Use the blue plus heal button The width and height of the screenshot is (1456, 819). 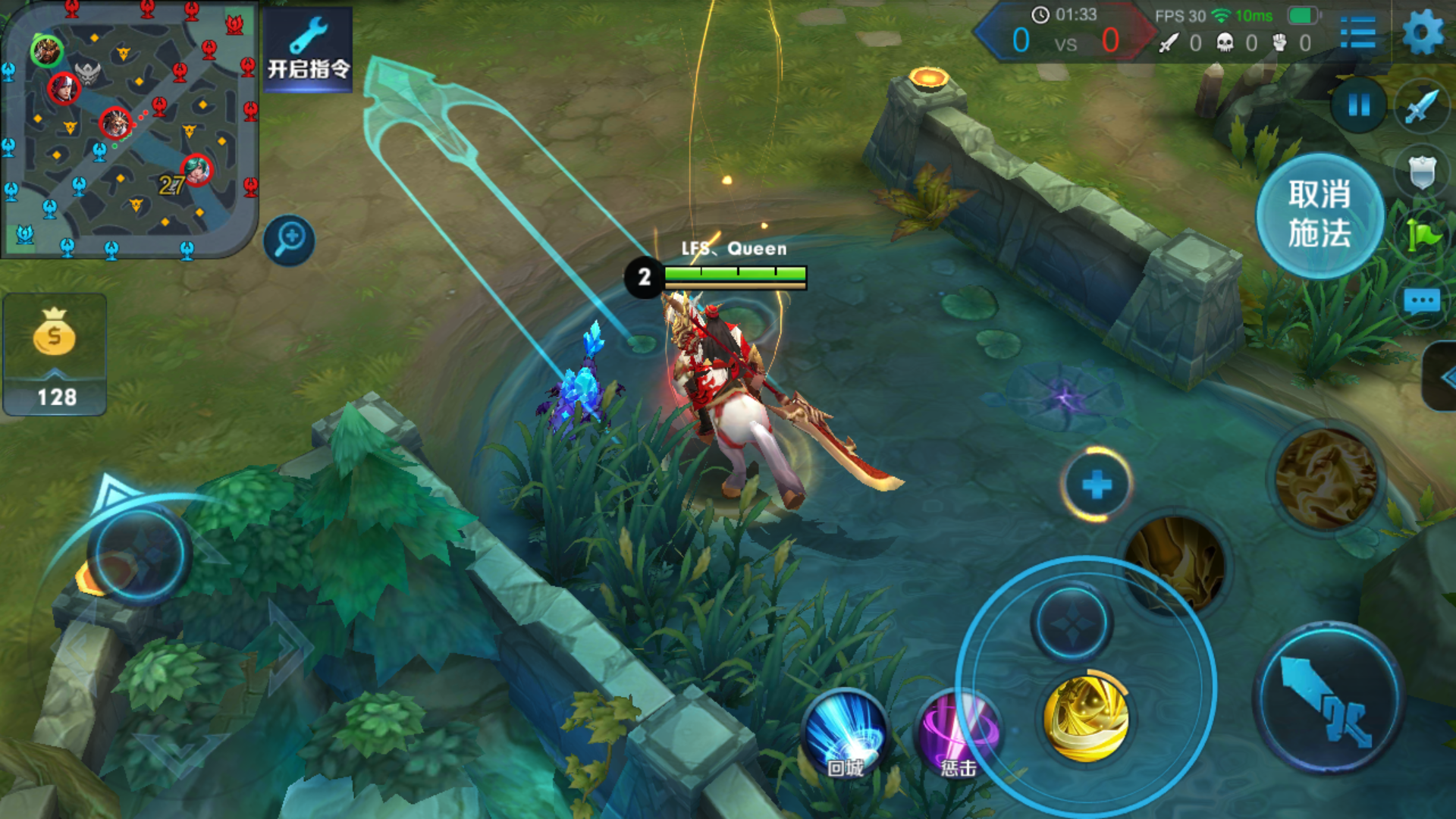coord(1097,485)
